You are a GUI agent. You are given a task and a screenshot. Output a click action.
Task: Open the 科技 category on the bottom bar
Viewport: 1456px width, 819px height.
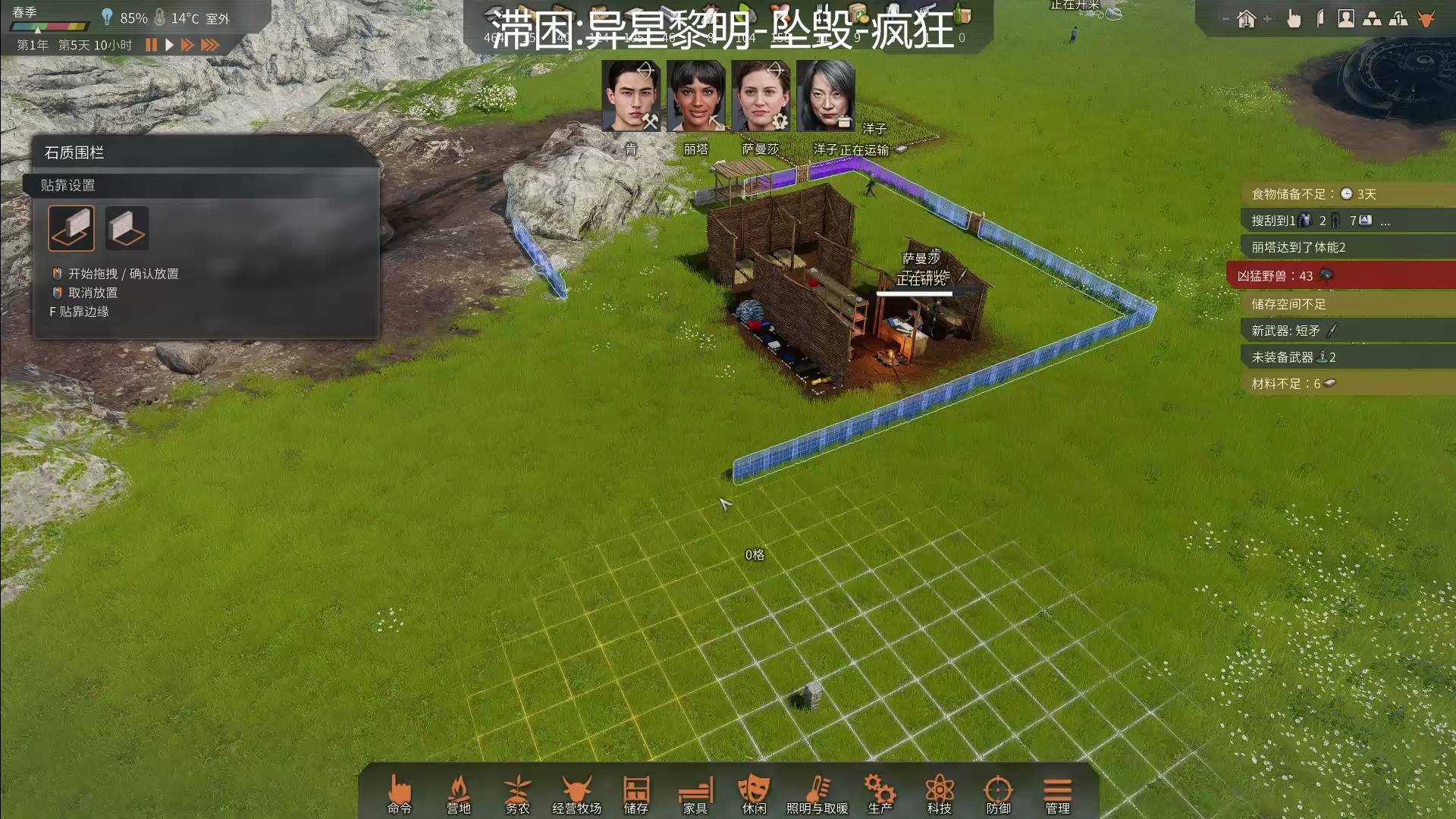click(x=939, y=792)
